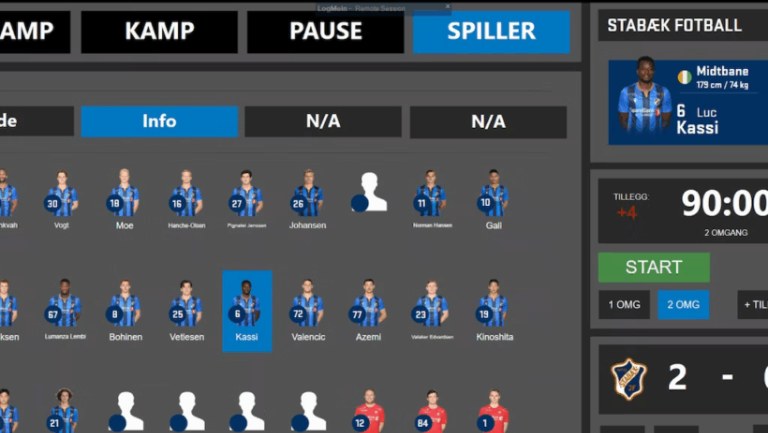This screenshot has height=433, width=768.
Task: Click player Gall number 10
Action: tap(493, 198)
